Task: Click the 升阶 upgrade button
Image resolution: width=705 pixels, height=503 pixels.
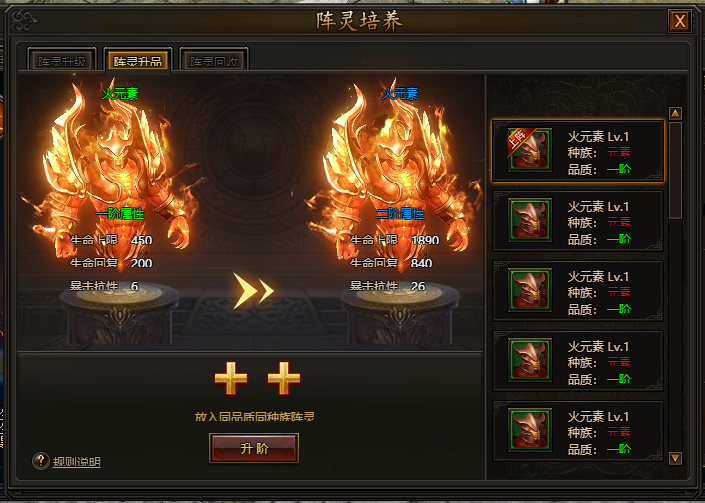Action: point(253,448)
